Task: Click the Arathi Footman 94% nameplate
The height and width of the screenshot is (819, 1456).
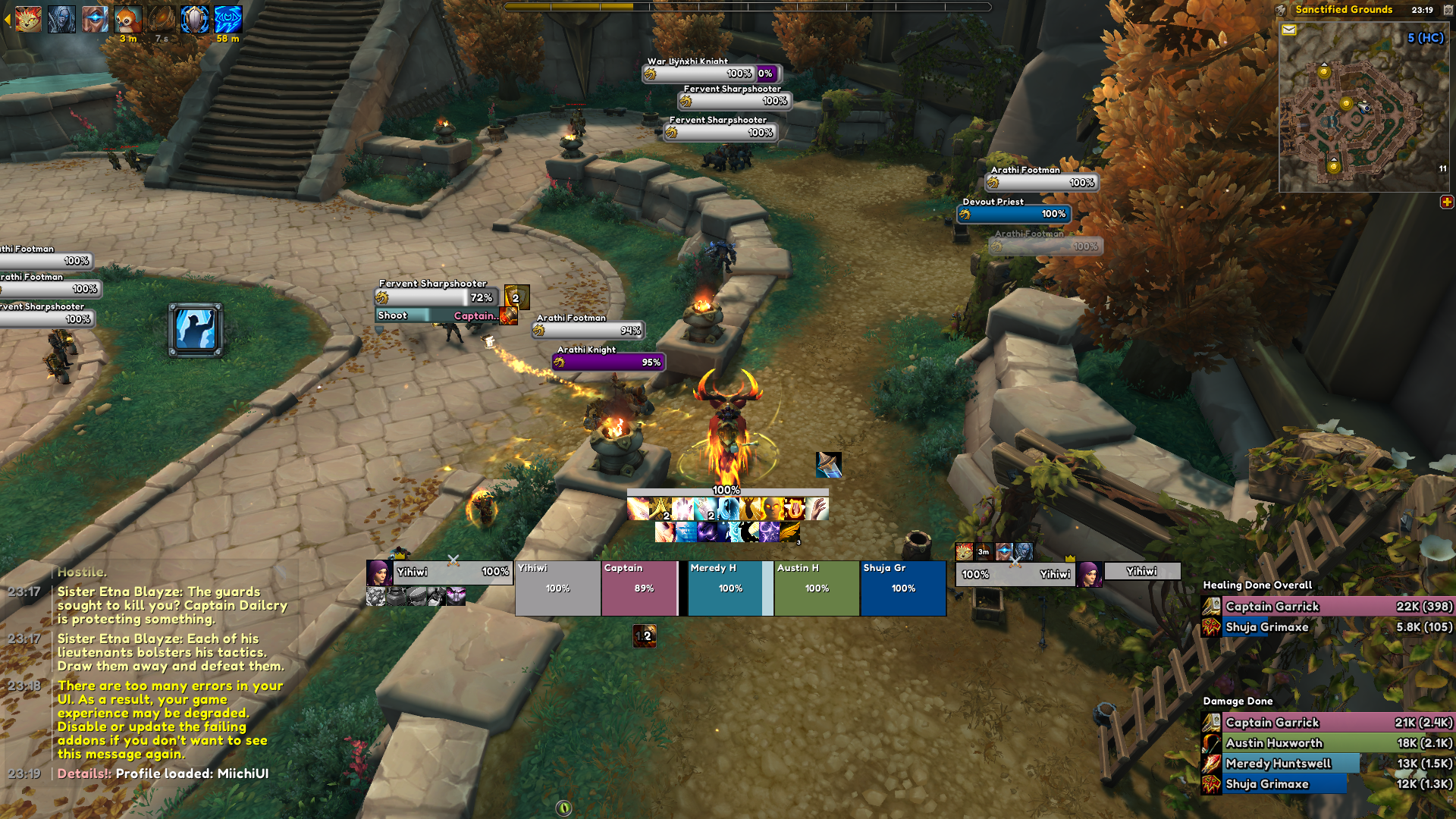Action: pos(588,331)
